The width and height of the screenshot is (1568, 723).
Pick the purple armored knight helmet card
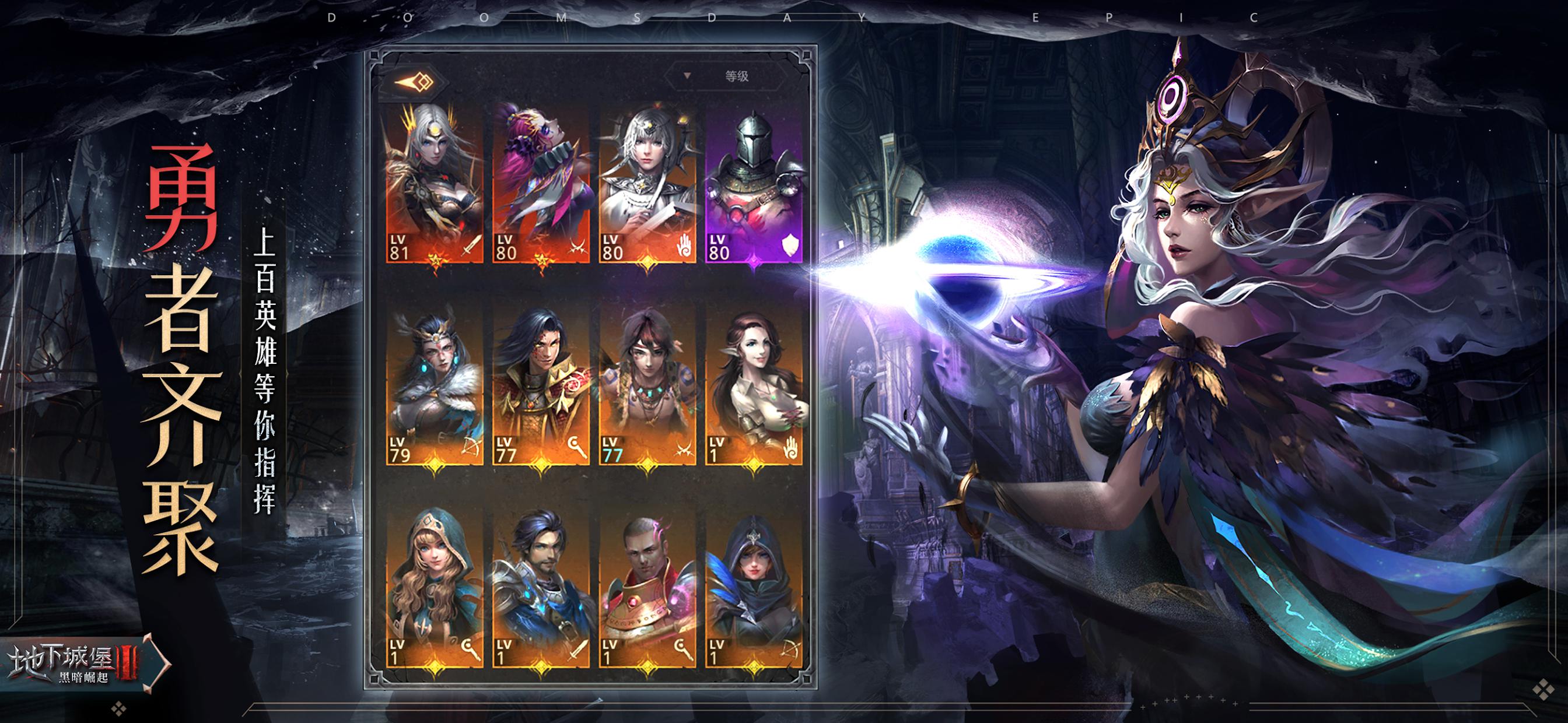754,184
